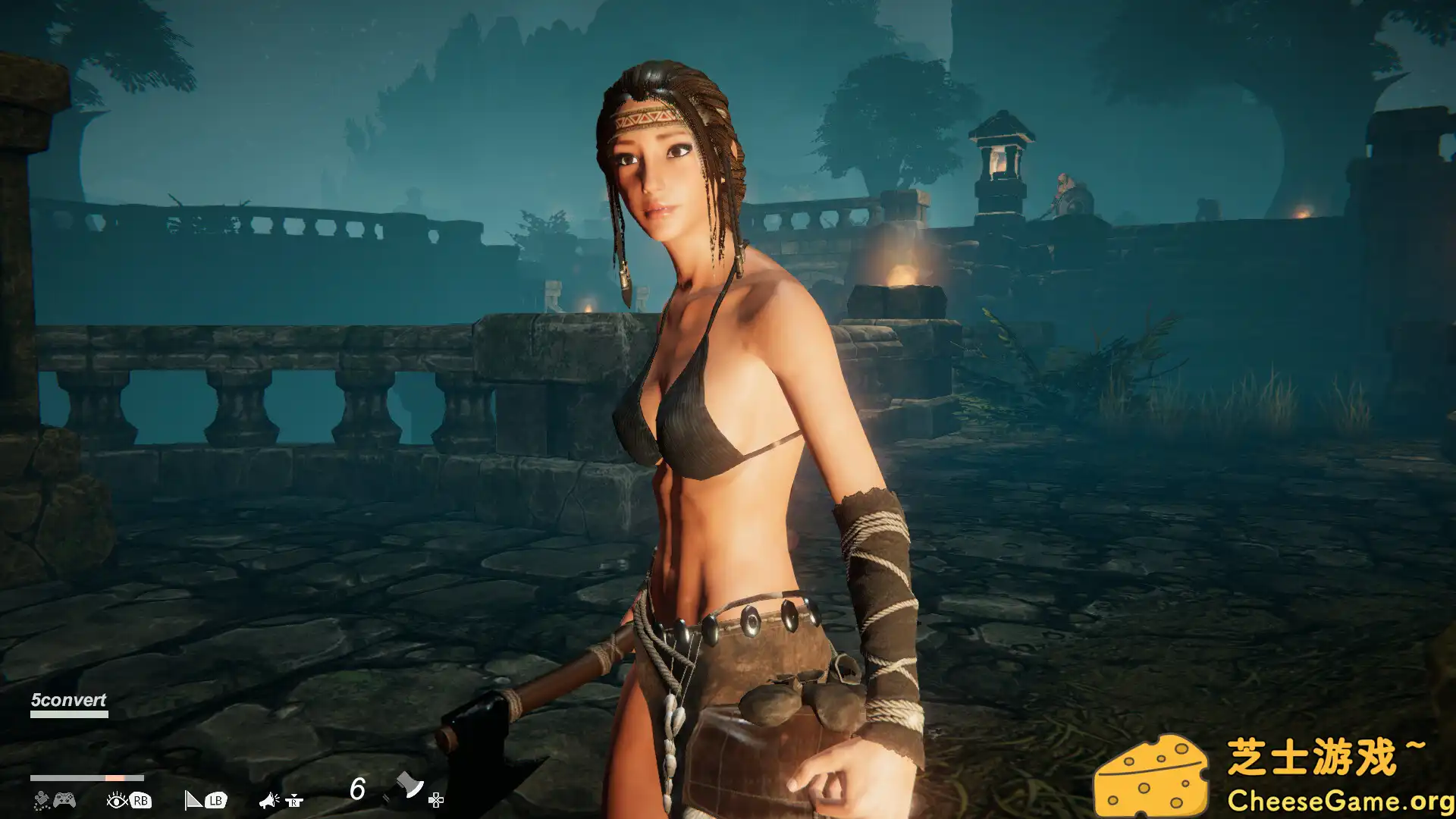The width and height of the screenshot is (1456, 819).
Task: Click the RB button prompt
Action: (x=143, y=800)
